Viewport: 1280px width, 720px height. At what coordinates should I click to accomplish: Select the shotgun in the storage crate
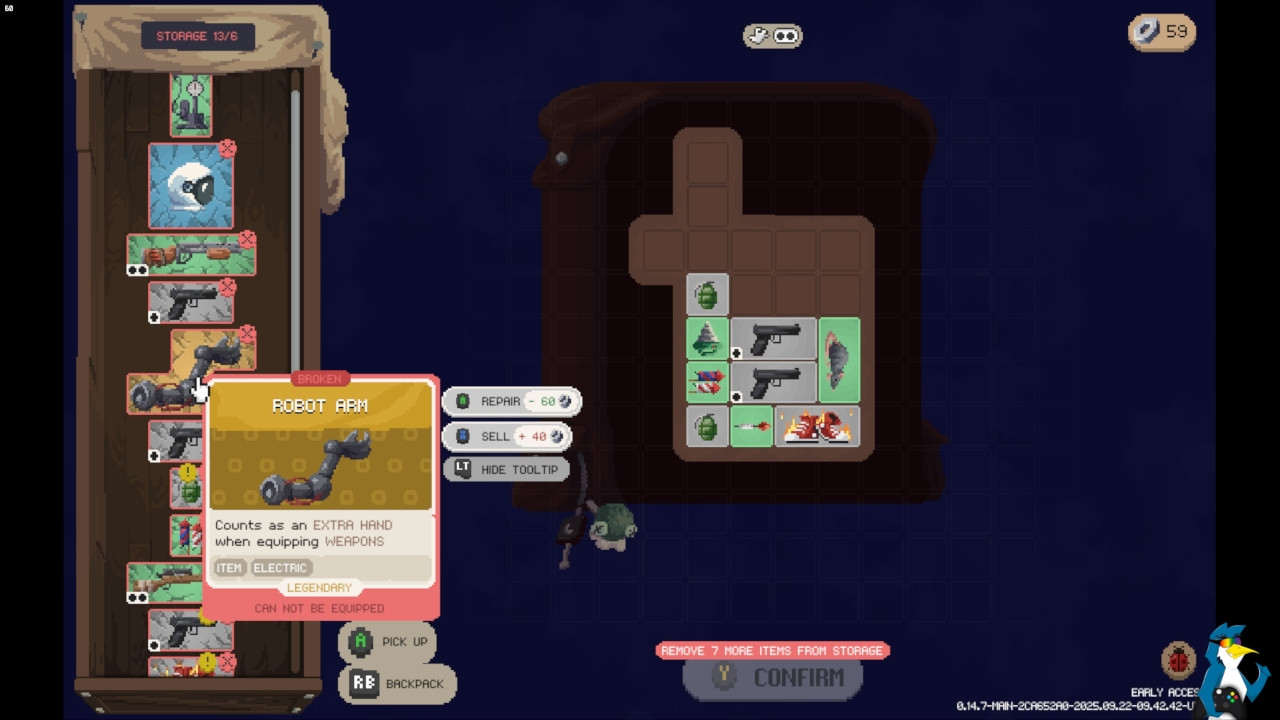190,255
